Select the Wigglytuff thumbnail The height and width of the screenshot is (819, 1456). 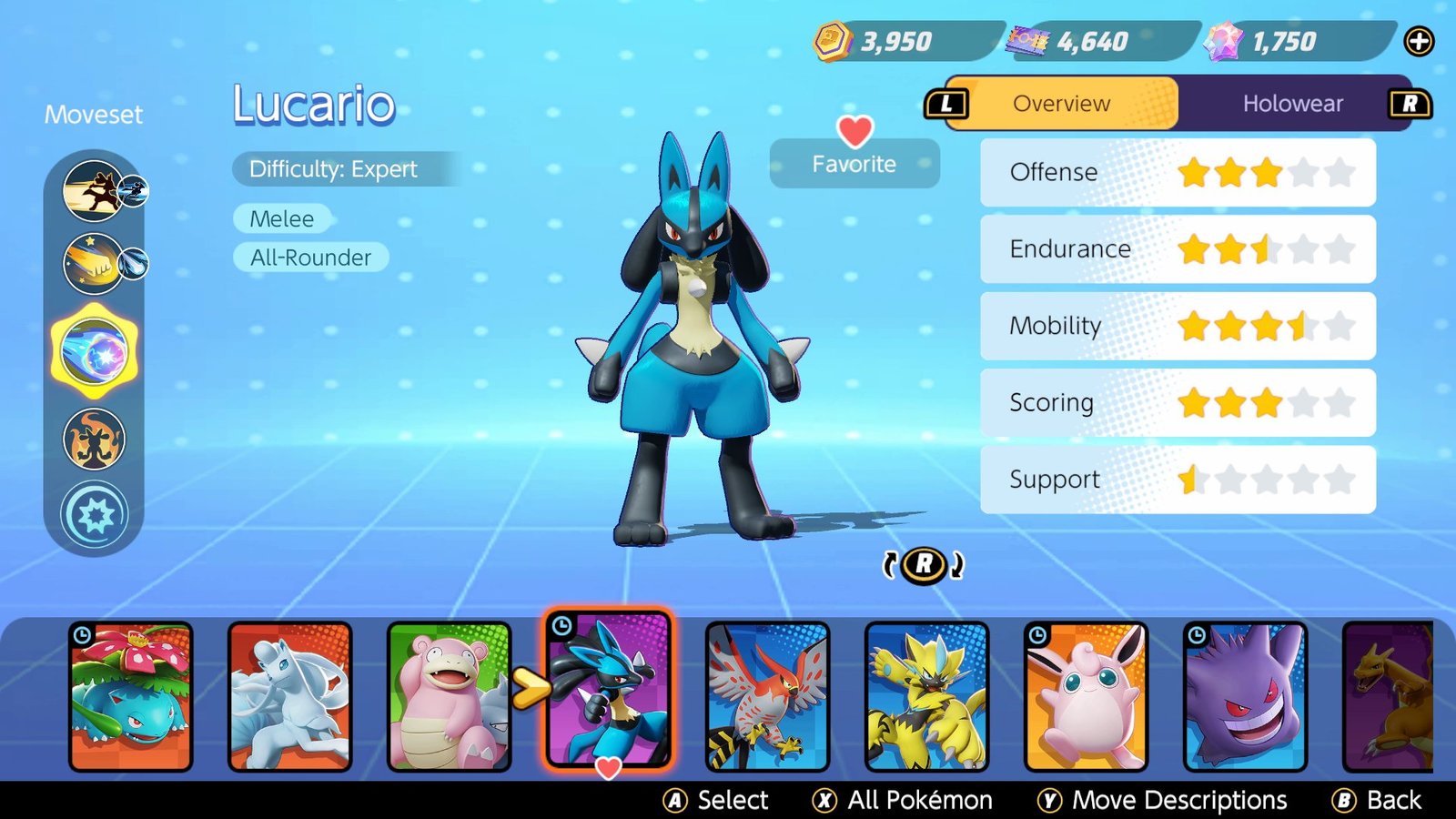(1086, 694)
